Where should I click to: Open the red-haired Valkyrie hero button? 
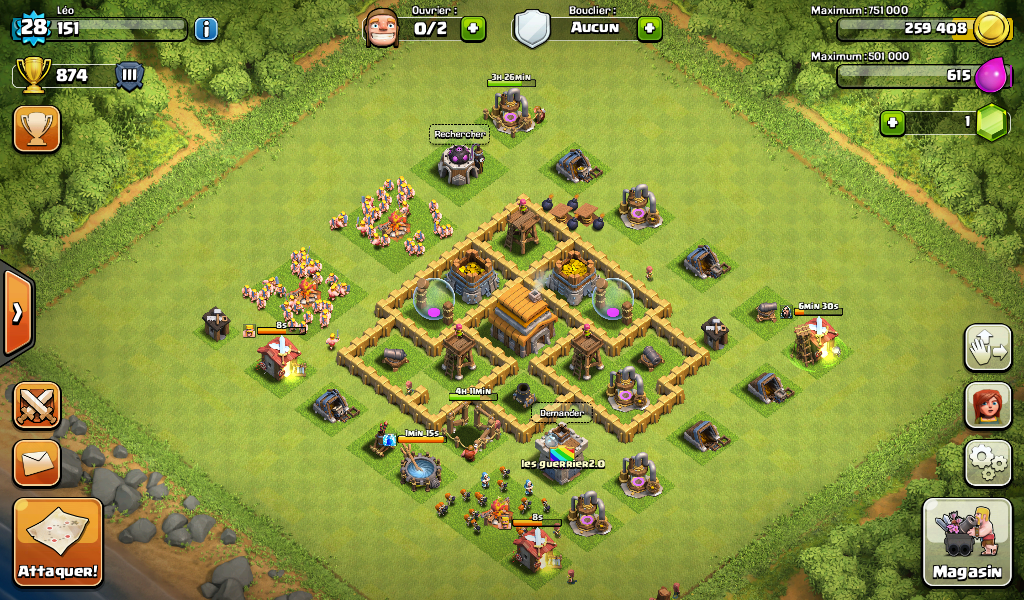pos(988,405)
